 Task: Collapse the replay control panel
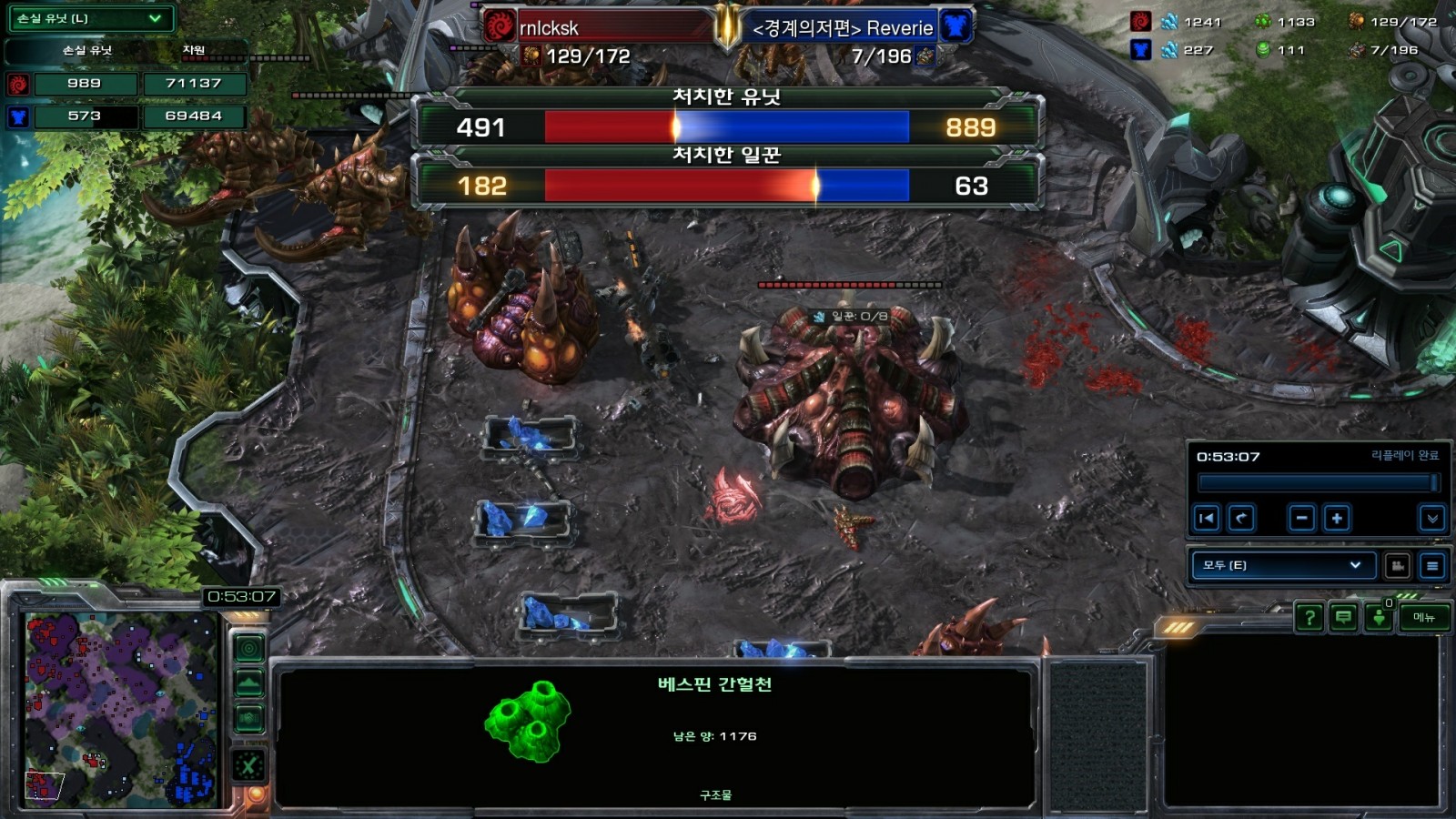(x=1431, y=519)
